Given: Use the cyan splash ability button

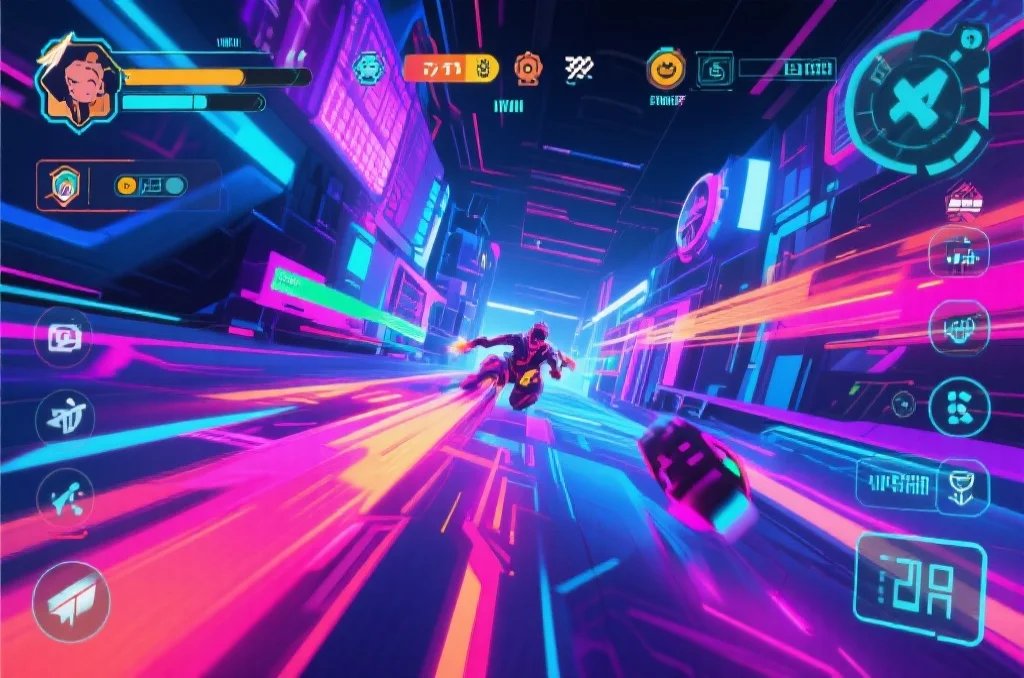Looking at the screenshot, I should pyautogui.click(x=66, y=497).
